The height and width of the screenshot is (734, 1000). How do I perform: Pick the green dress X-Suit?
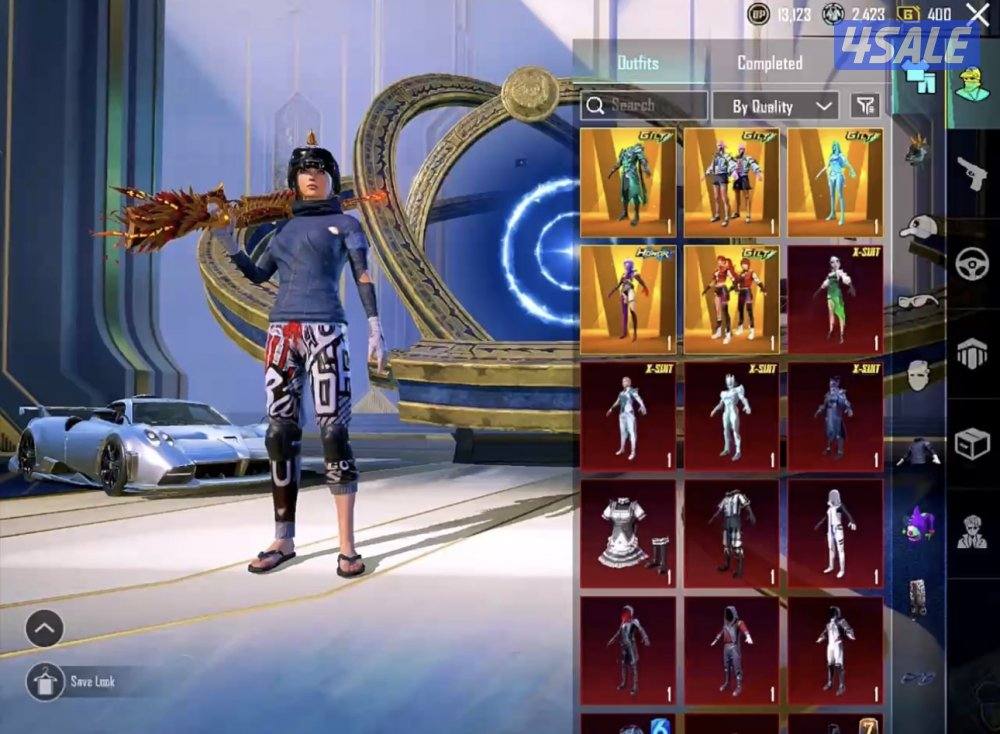click(835, 300)
